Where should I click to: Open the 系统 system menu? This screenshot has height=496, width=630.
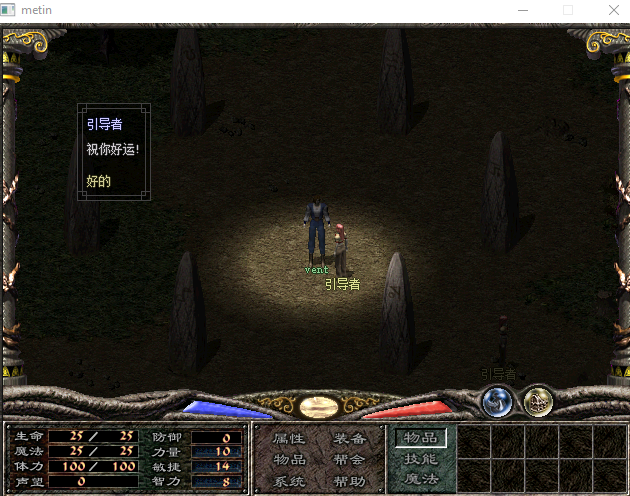(288, 481)
